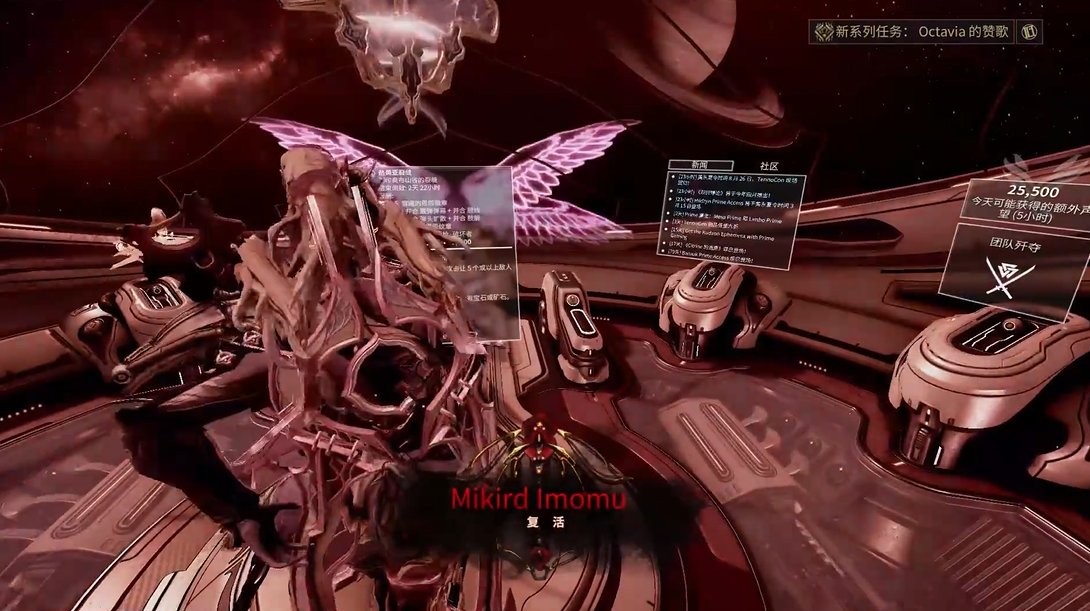The image size is (1090, 611).
Task: Click the round icon beside the quest banner
Action: click(1030, 32)
